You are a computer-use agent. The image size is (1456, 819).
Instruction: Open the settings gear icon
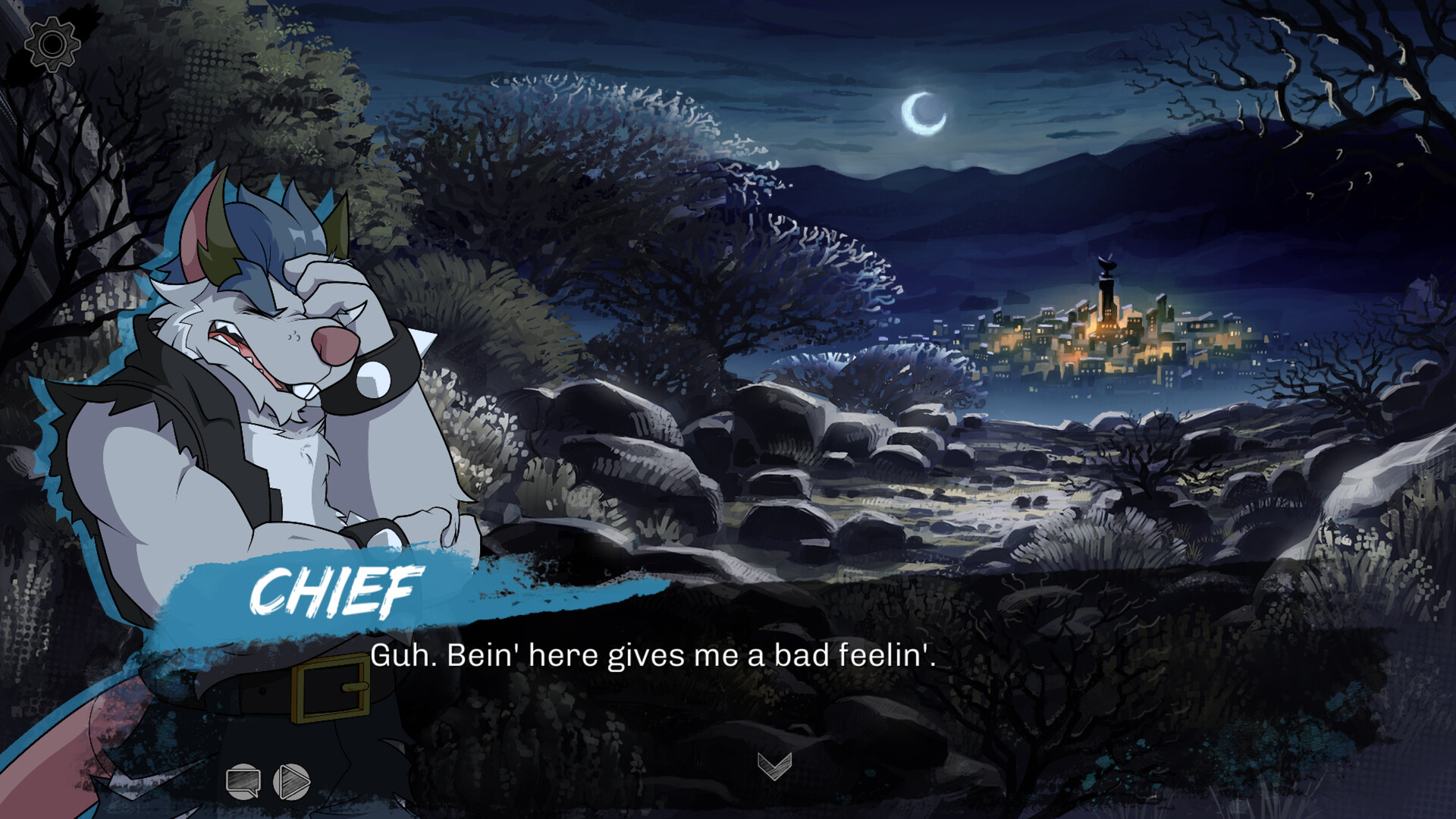(x=52, y=45)
